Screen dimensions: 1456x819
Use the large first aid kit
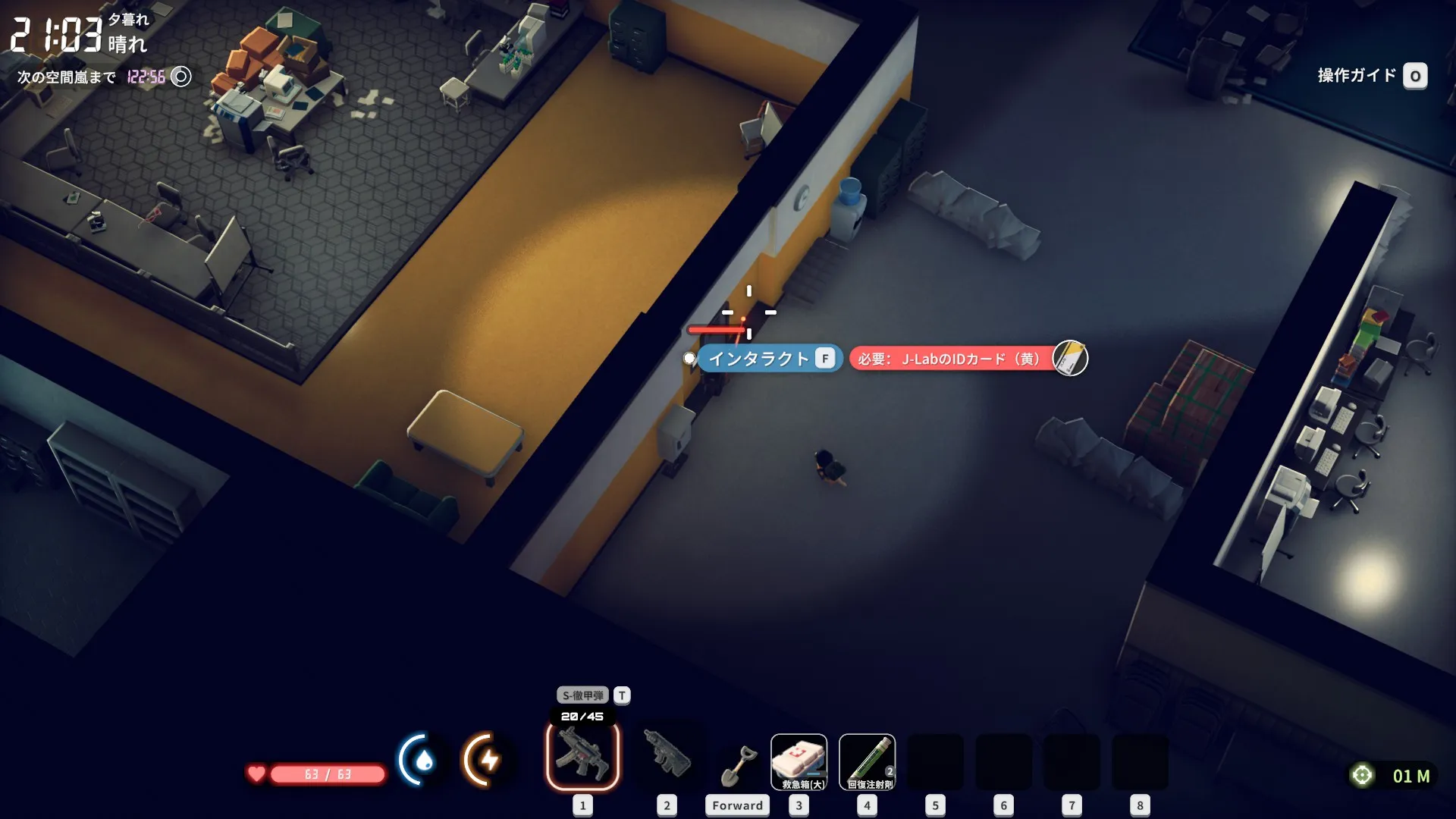tap(799, 762)
